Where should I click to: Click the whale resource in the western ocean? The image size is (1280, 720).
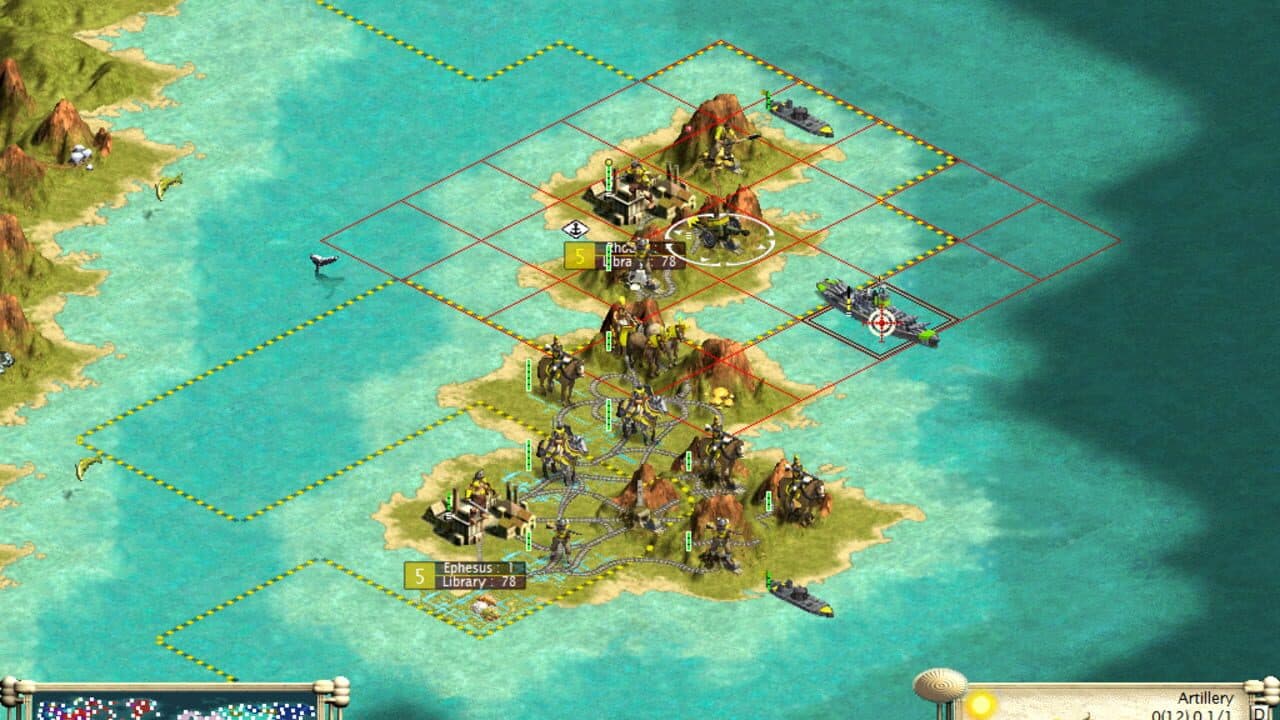click(x=322, y=263)
